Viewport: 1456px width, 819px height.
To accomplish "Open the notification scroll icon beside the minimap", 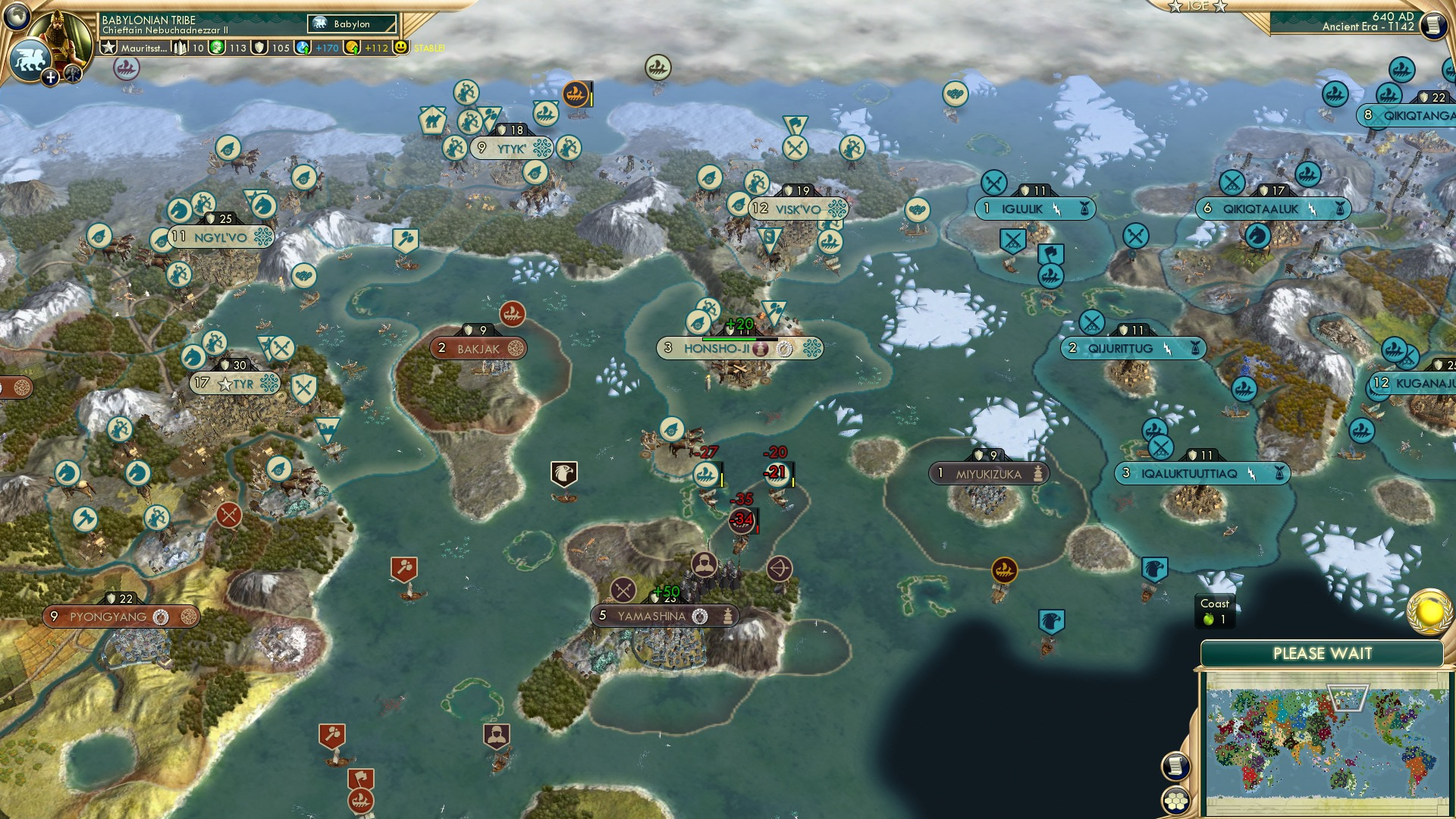I will (x=1175, y=767).
